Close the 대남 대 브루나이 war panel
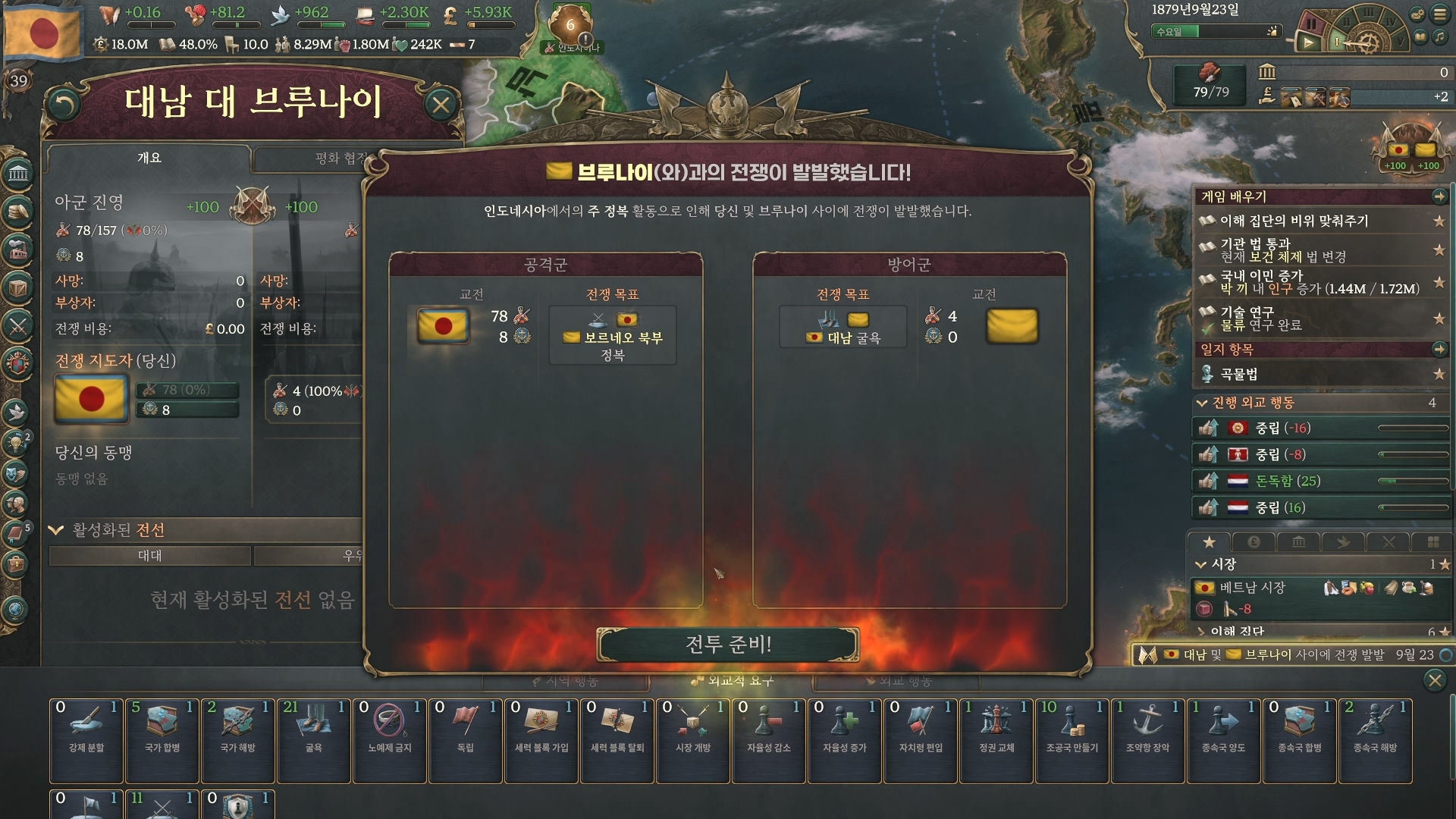Viewport: 1456px width, 819px height. click(441, 105)
